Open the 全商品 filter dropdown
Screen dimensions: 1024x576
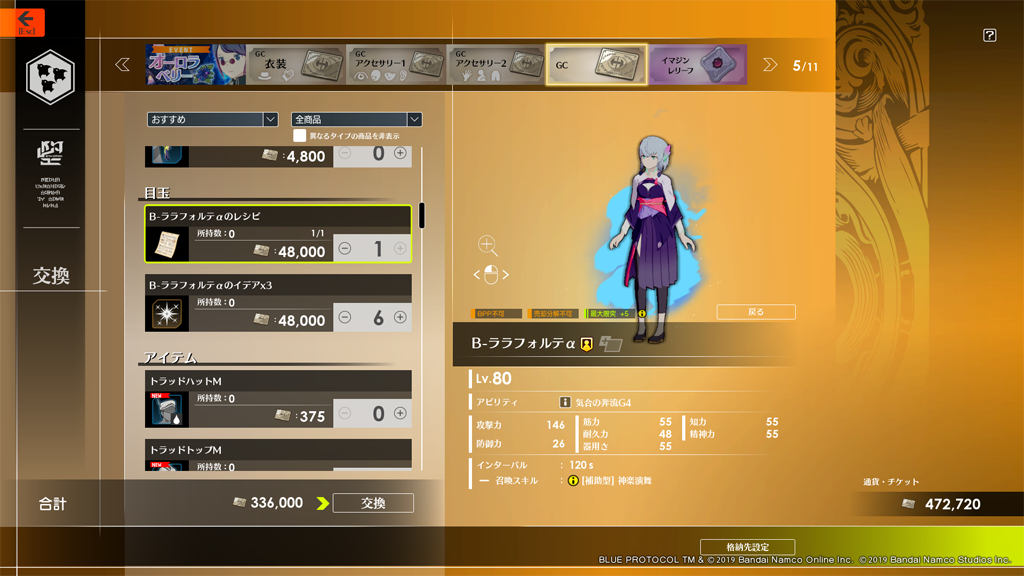coord(356,119)
